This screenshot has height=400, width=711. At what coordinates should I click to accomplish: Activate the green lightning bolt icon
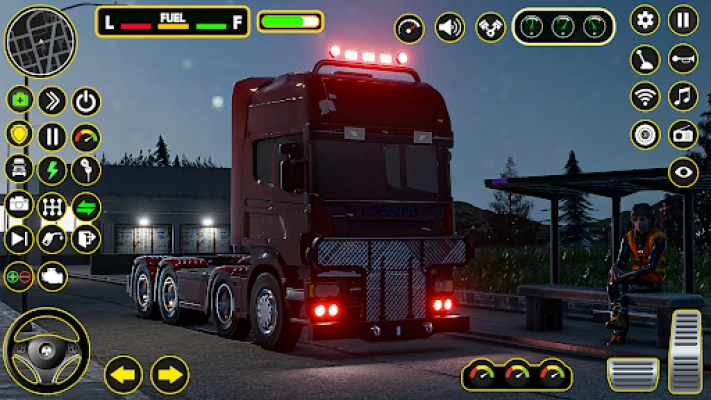point(52,170)
